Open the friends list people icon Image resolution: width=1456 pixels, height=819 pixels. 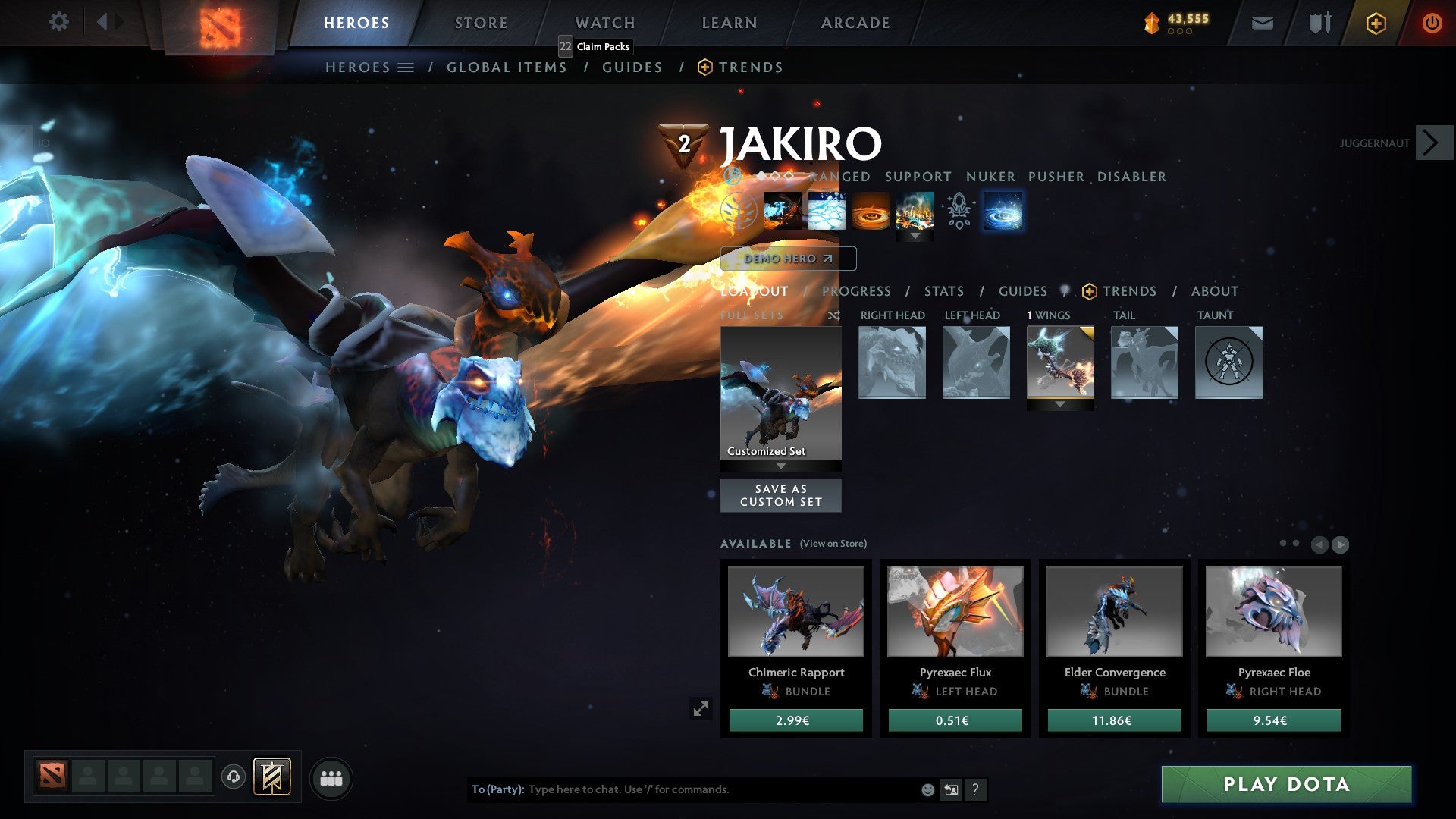tap(331, 777)
